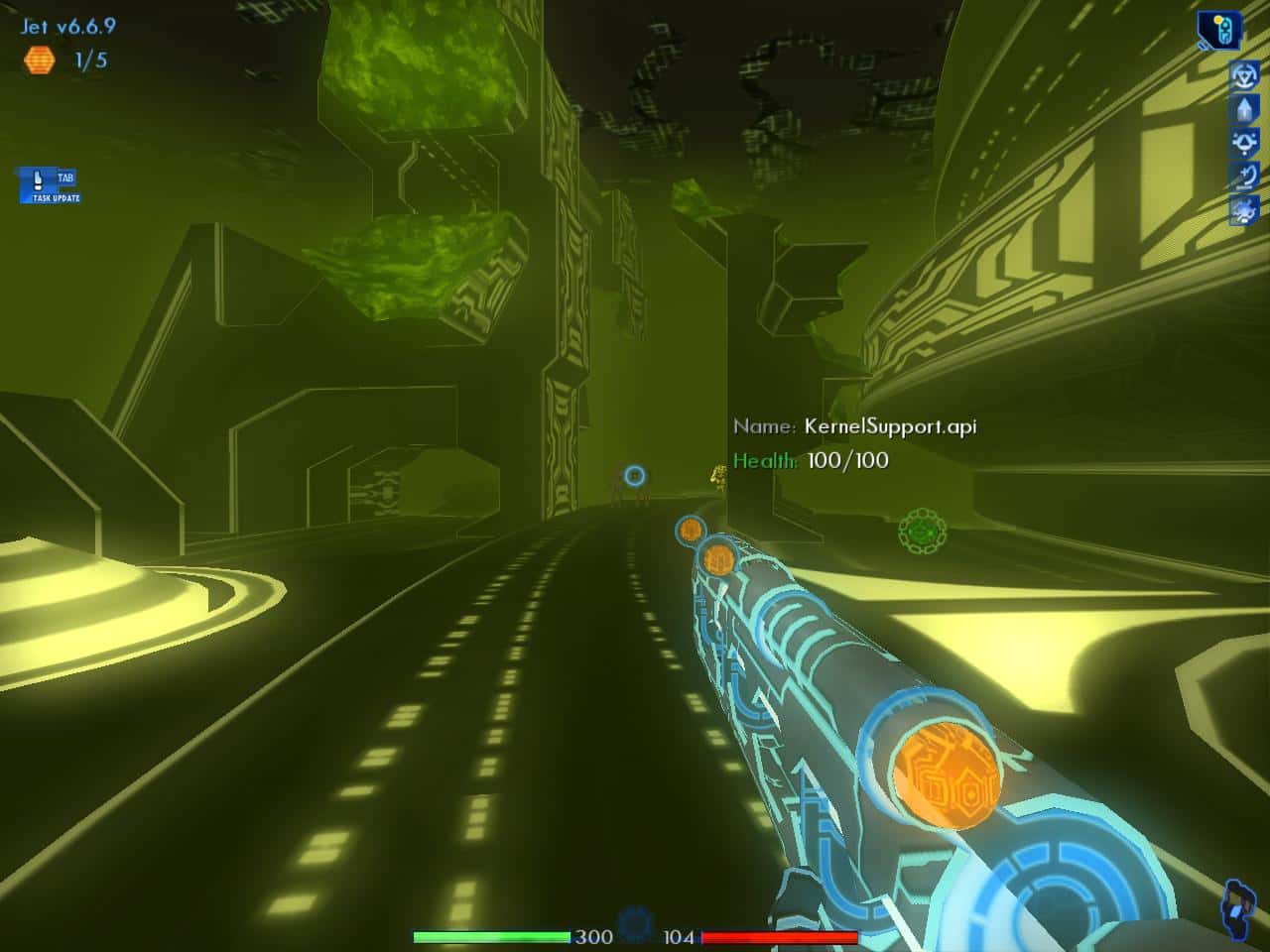Select the arrow-up jump ability icon

pyautogui.click(x=1245, y=108)
